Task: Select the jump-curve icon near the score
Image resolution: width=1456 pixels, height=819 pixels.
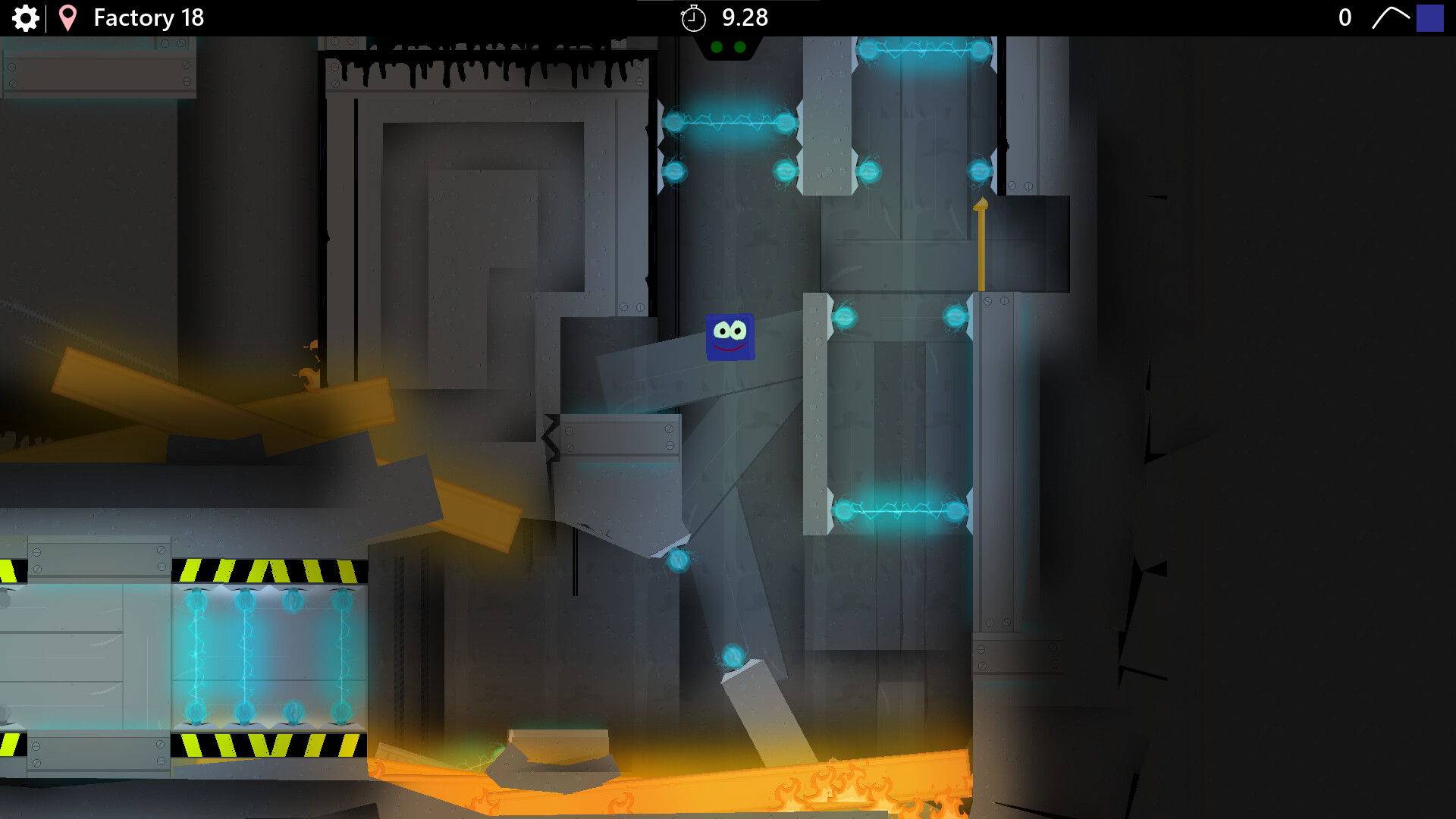Action: point(1392,17)
